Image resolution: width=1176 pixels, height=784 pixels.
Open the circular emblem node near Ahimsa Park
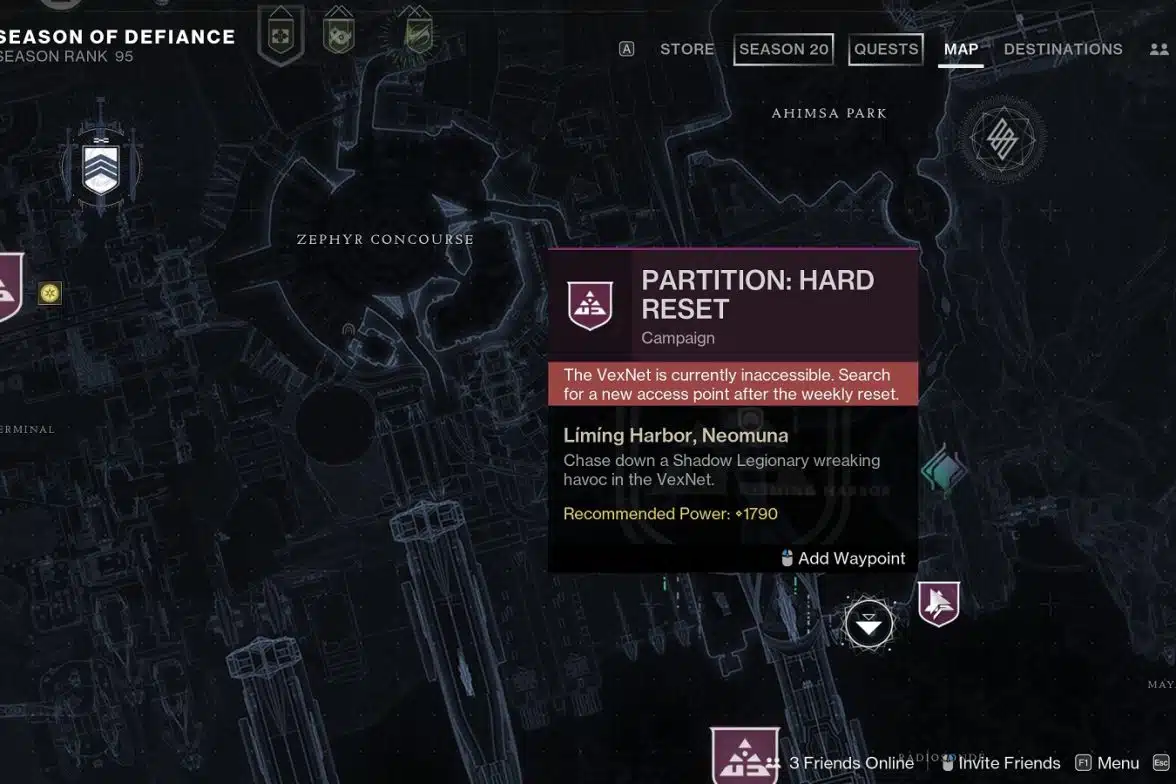pos(1002,138)
